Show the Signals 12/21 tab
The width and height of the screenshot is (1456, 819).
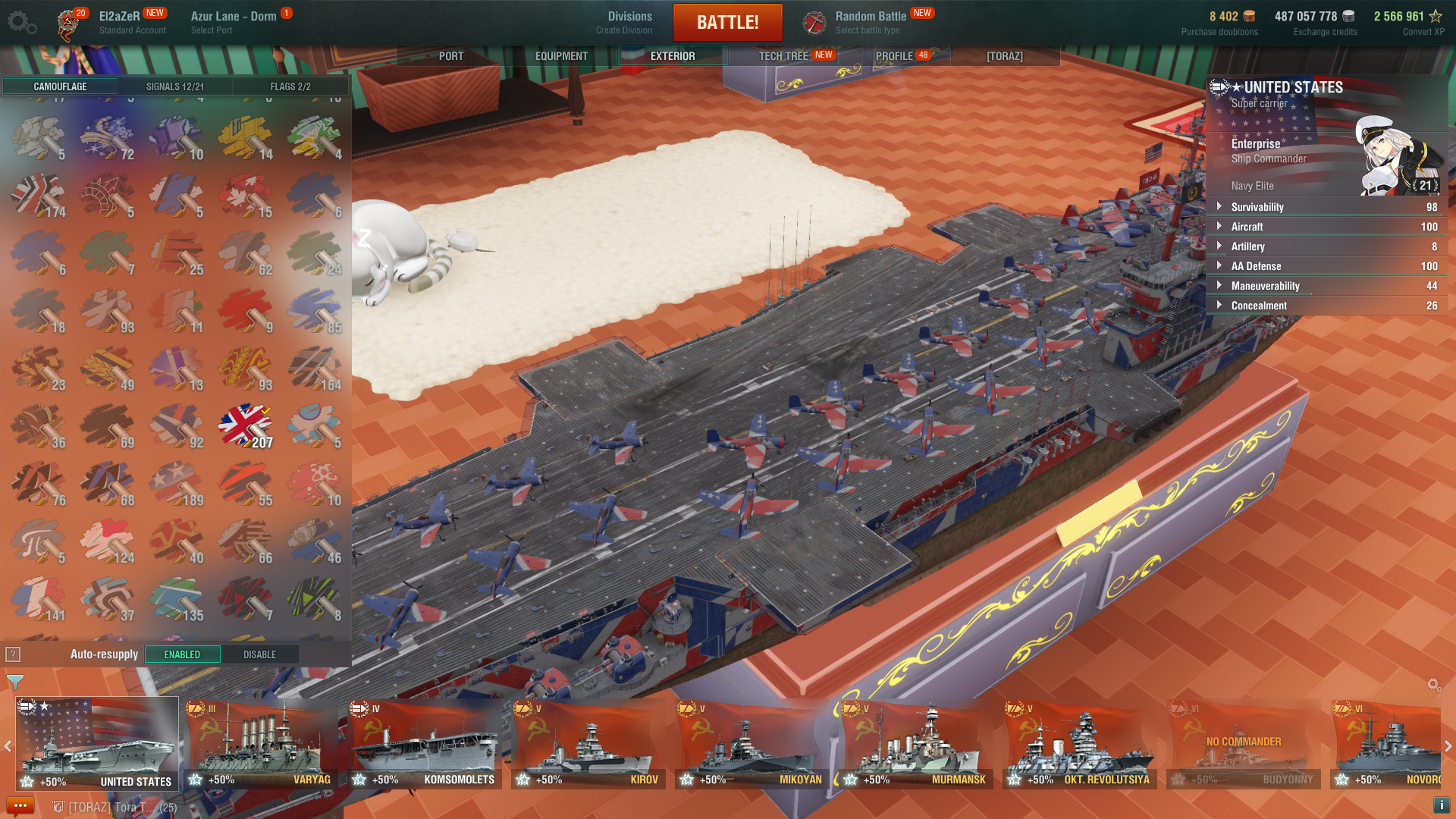175,86
